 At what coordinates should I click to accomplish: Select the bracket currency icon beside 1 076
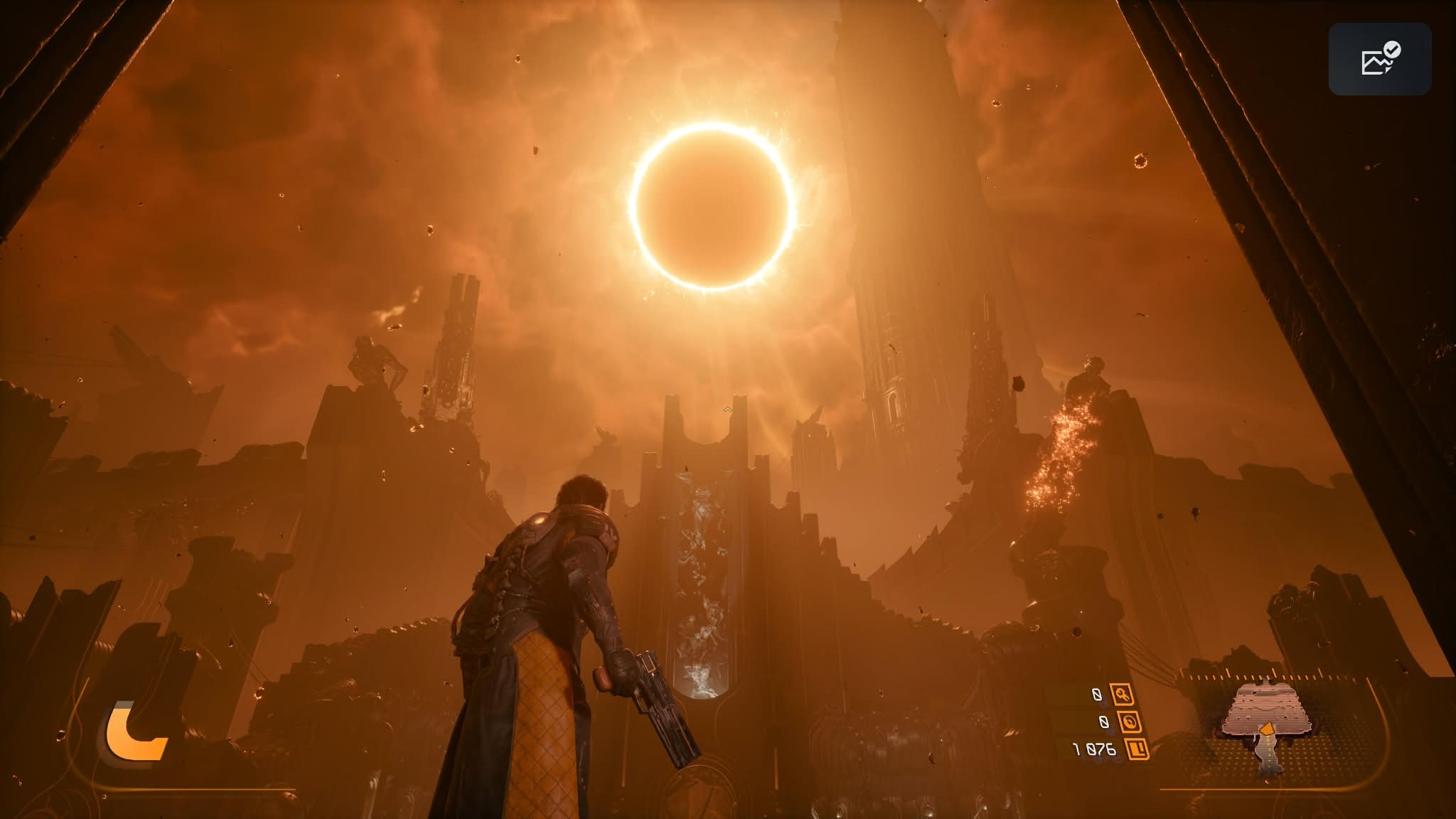coord(1137,749)
